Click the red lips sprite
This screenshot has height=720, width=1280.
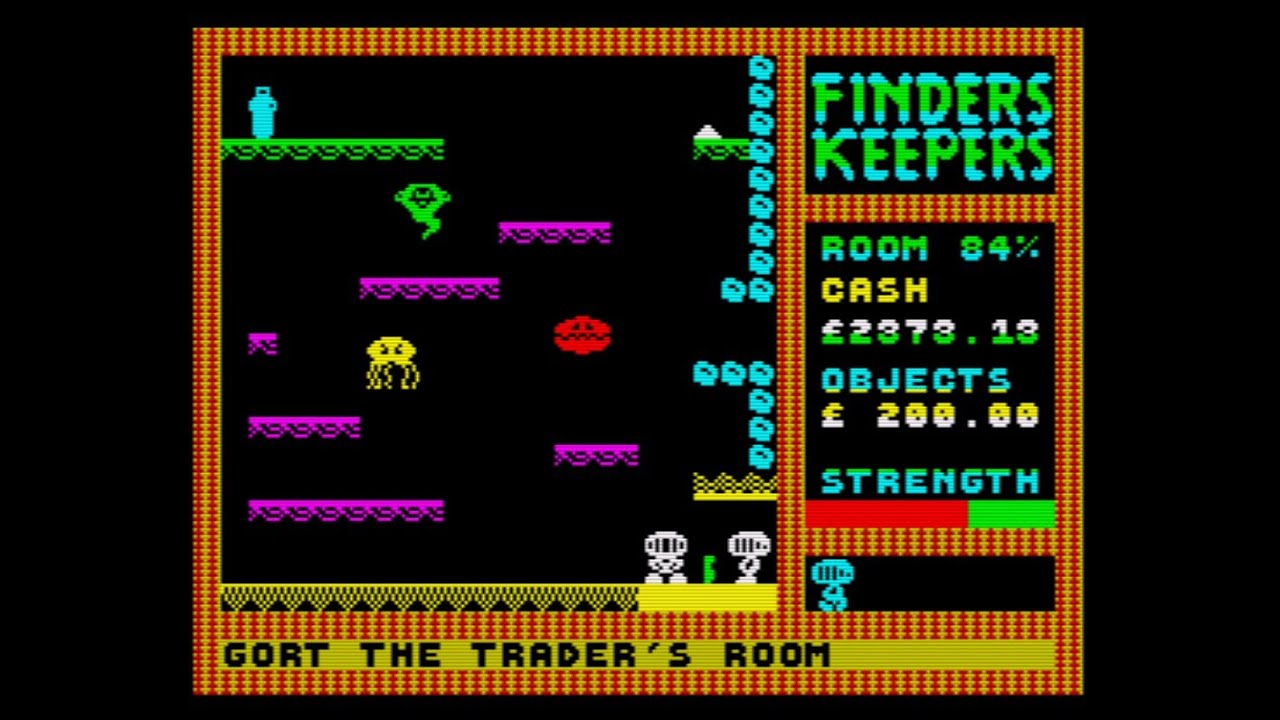[583, 335]
